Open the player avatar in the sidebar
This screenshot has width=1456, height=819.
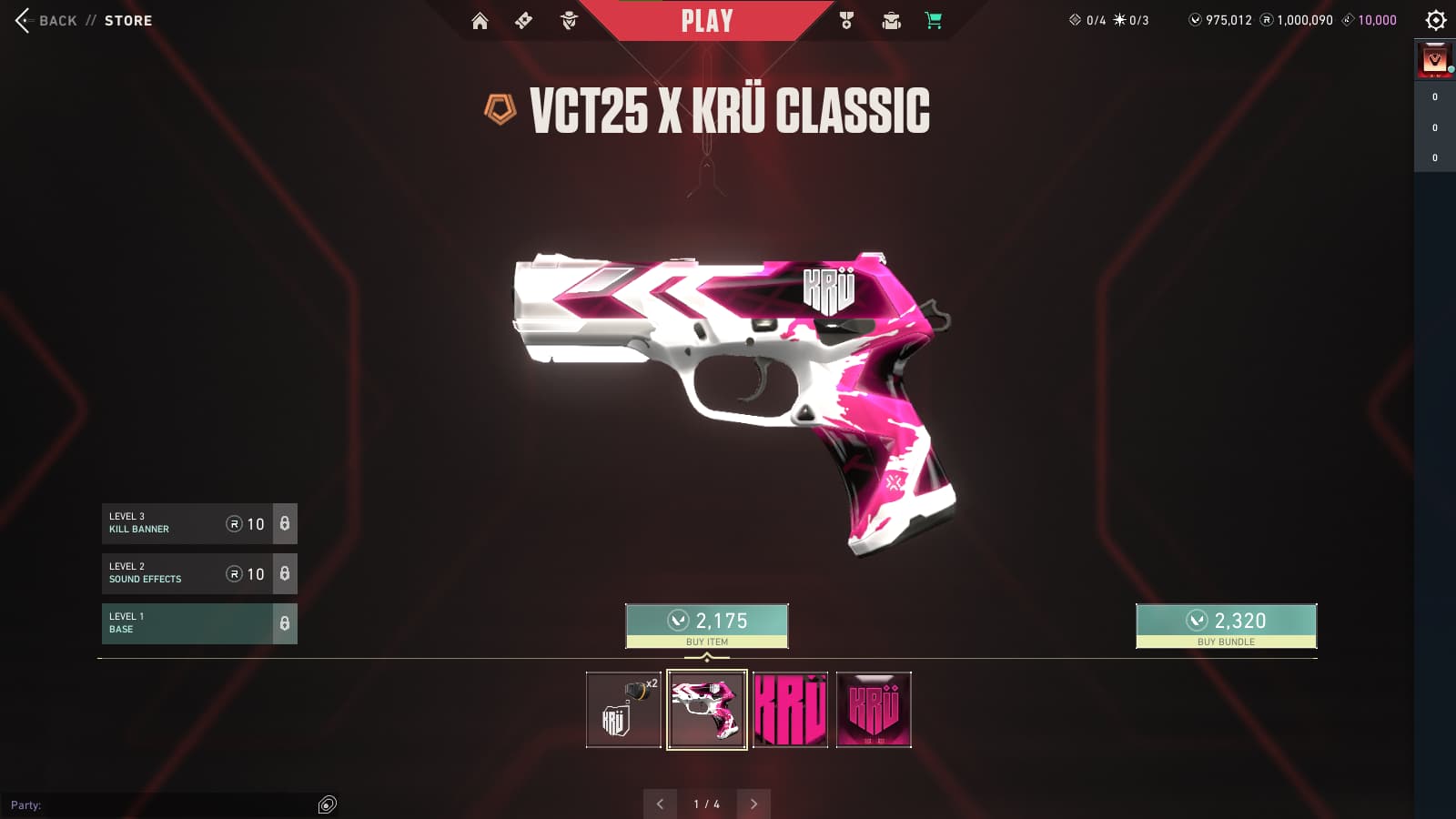coord(1435,60)
